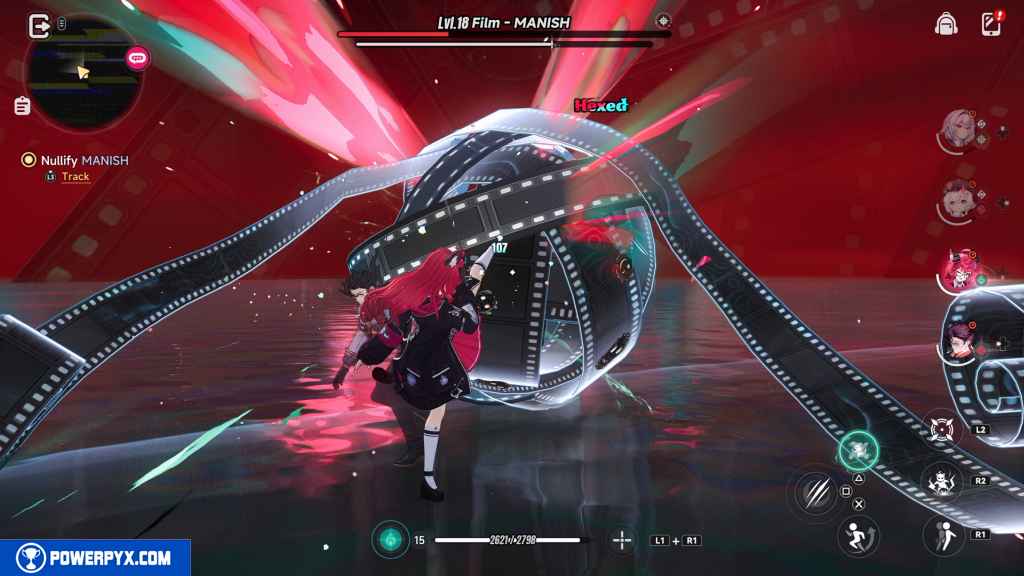Toggle the enemy lock-on target icon
The height and width of the screenshot is (576, 1024).
tap(663, 20)
